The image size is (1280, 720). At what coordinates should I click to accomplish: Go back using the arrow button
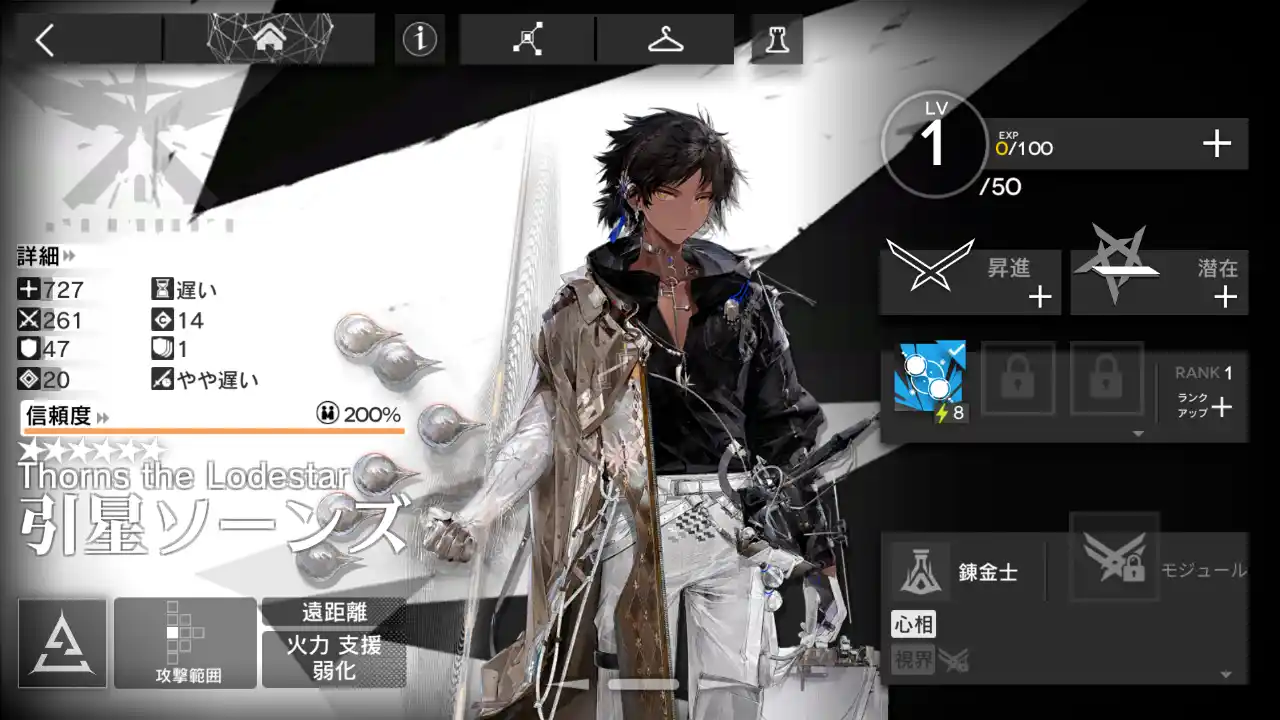click(45, 40)
